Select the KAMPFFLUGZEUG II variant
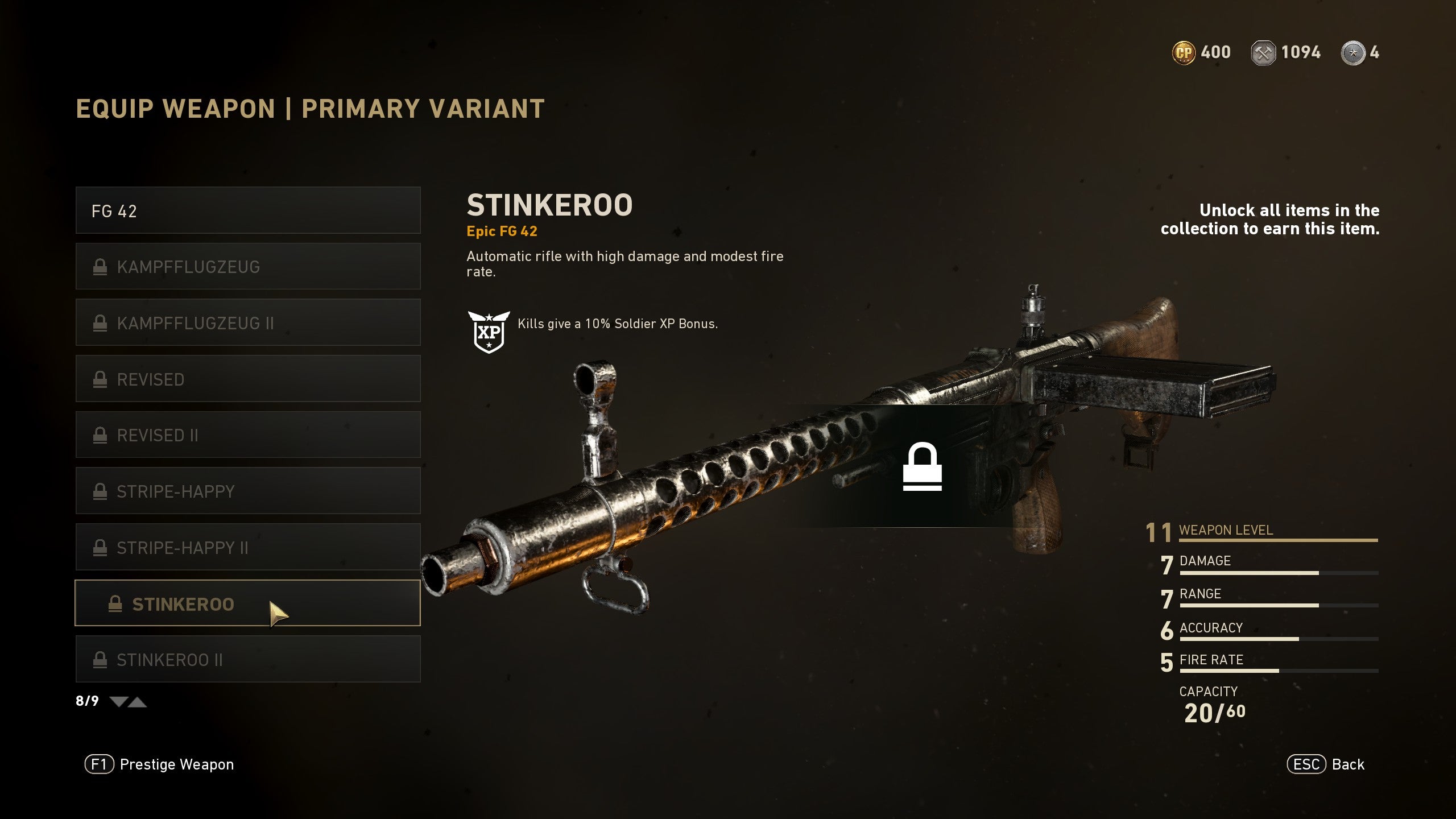This screenshot has height=819, width=1456. click(247, 322)
